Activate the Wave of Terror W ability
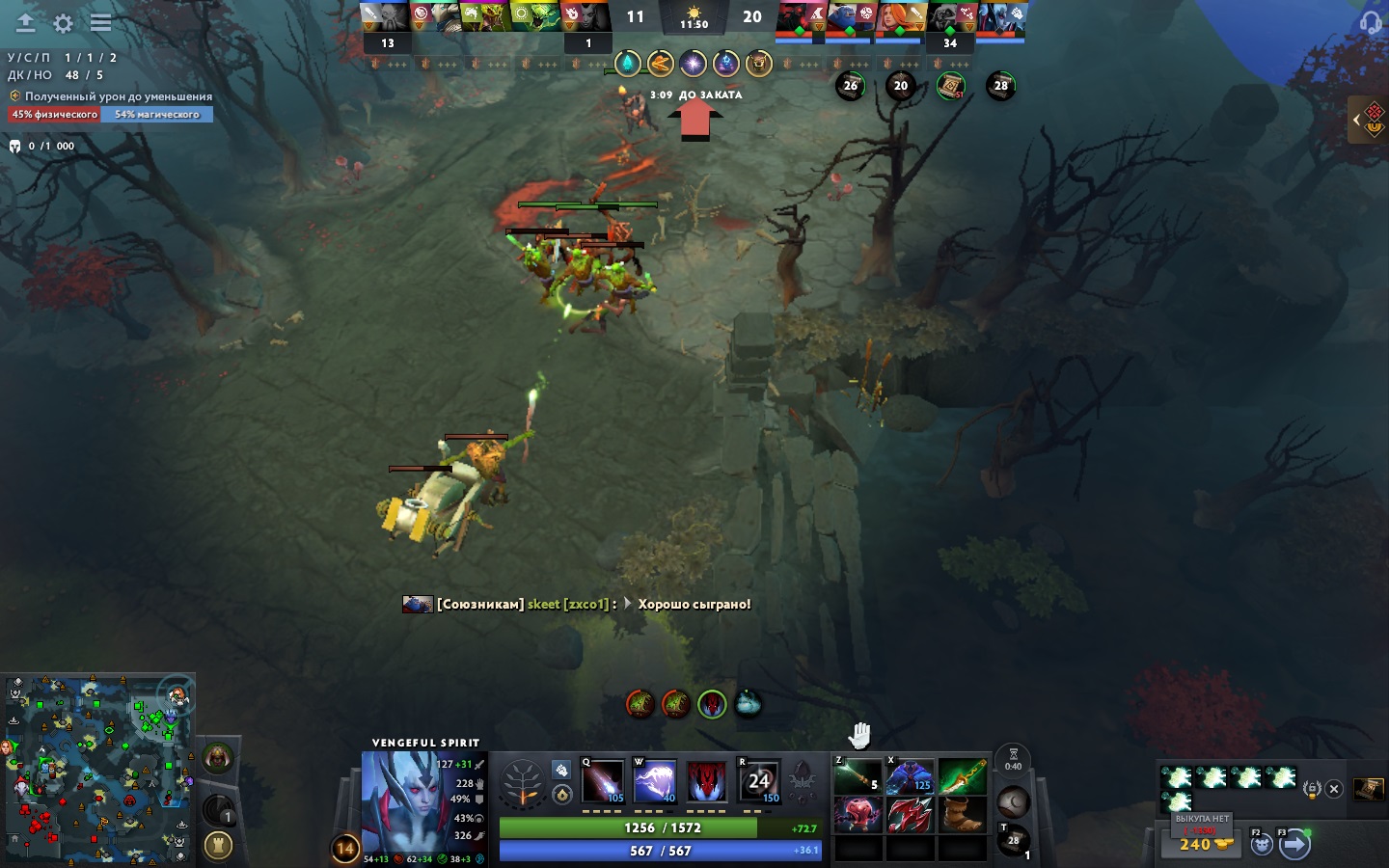 tap(655, 782)
